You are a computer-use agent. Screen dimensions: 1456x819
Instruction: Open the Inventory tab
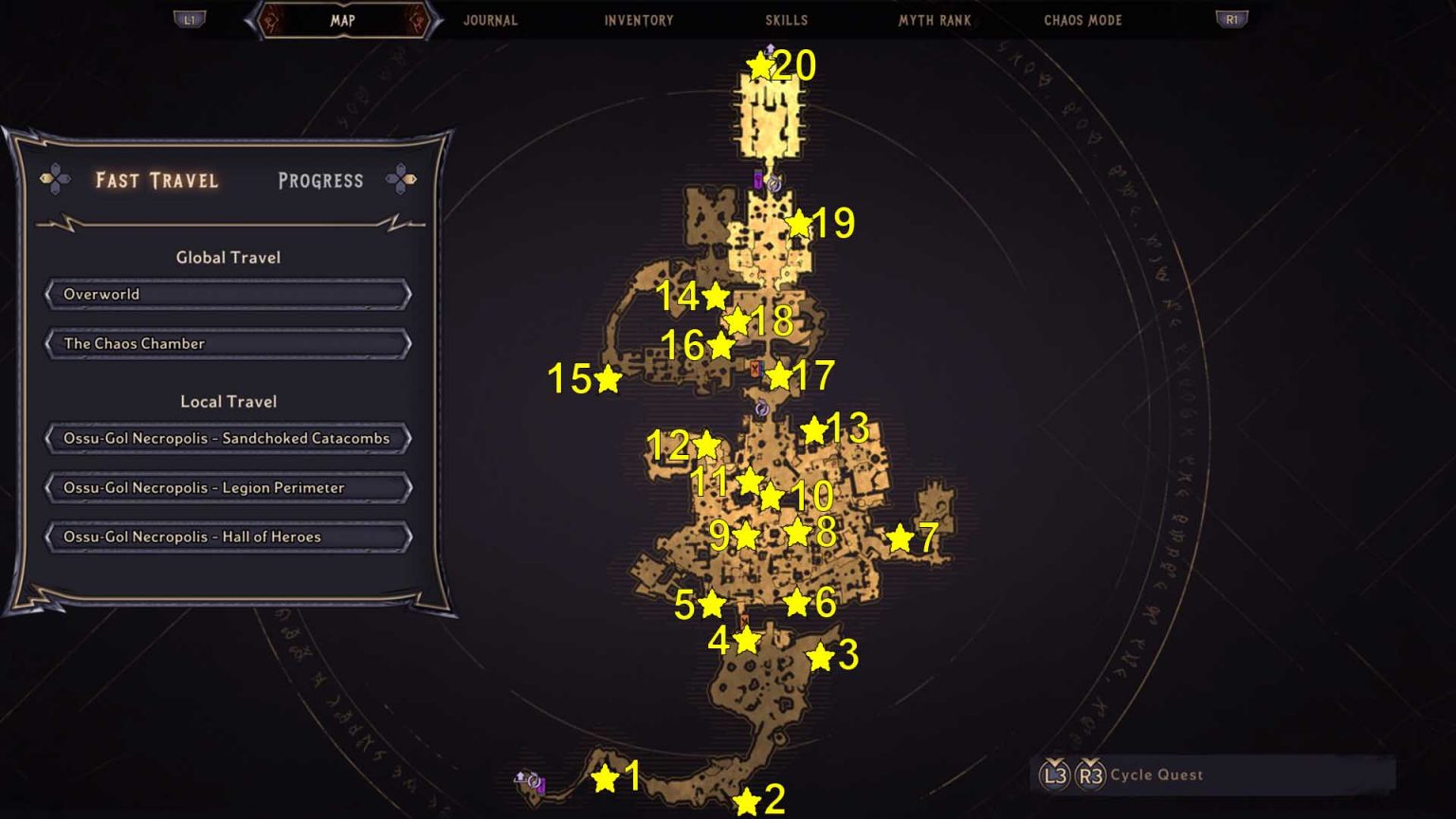tap(639, 20)
